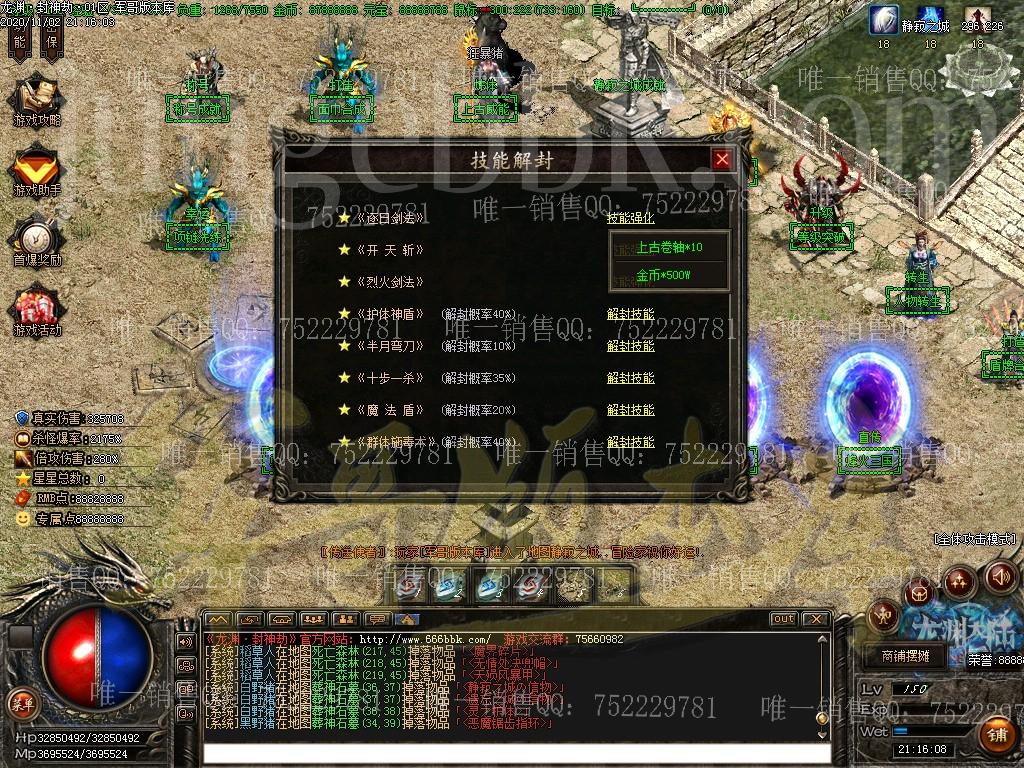Click the round 铺 shop button
Screen dimensions: 1024x768
point(996,734)
